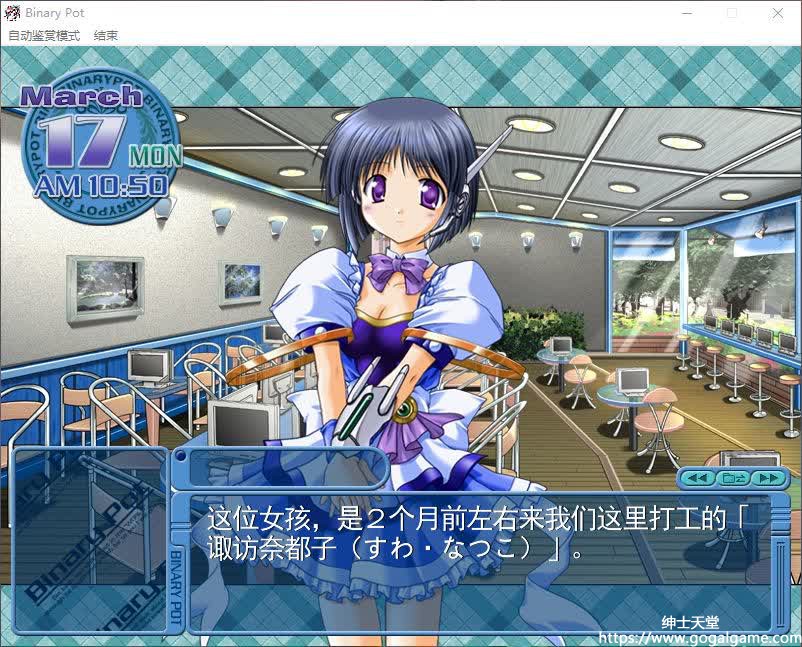
Task: Close the Binary Pot window
Action: pyautogui.click(x=778, y=14)
